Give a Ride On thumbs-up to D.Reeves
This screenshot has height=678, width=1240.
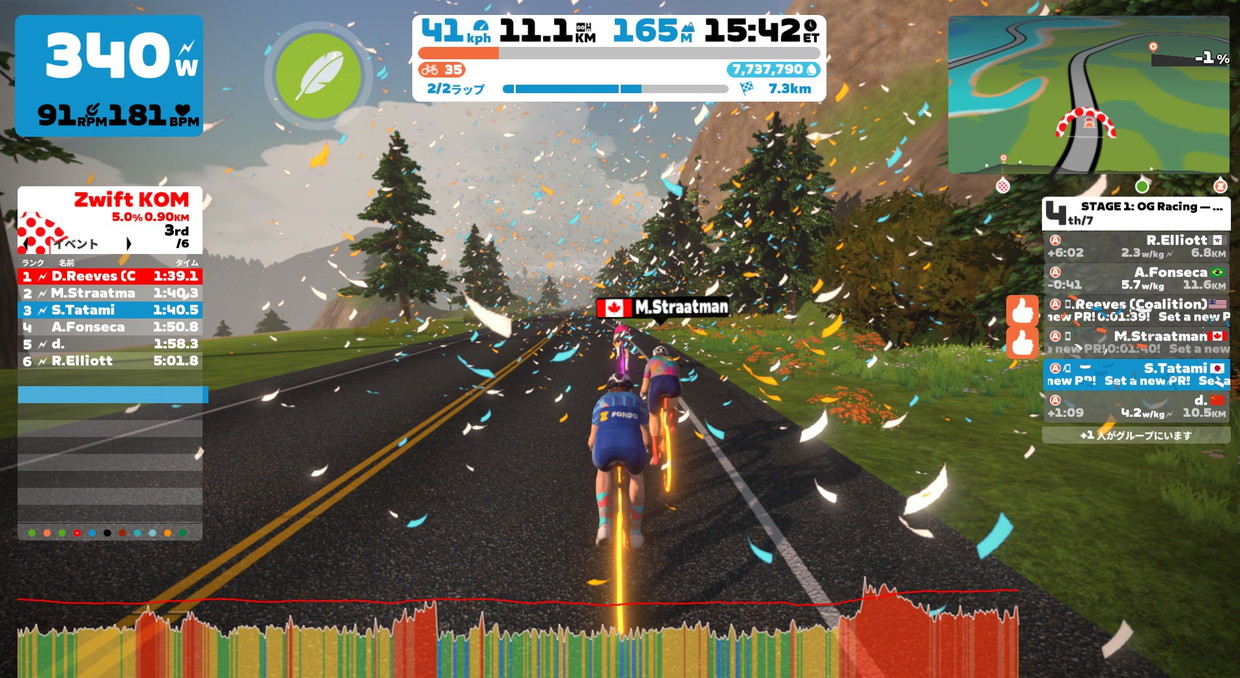click(x=1022, y=310)
